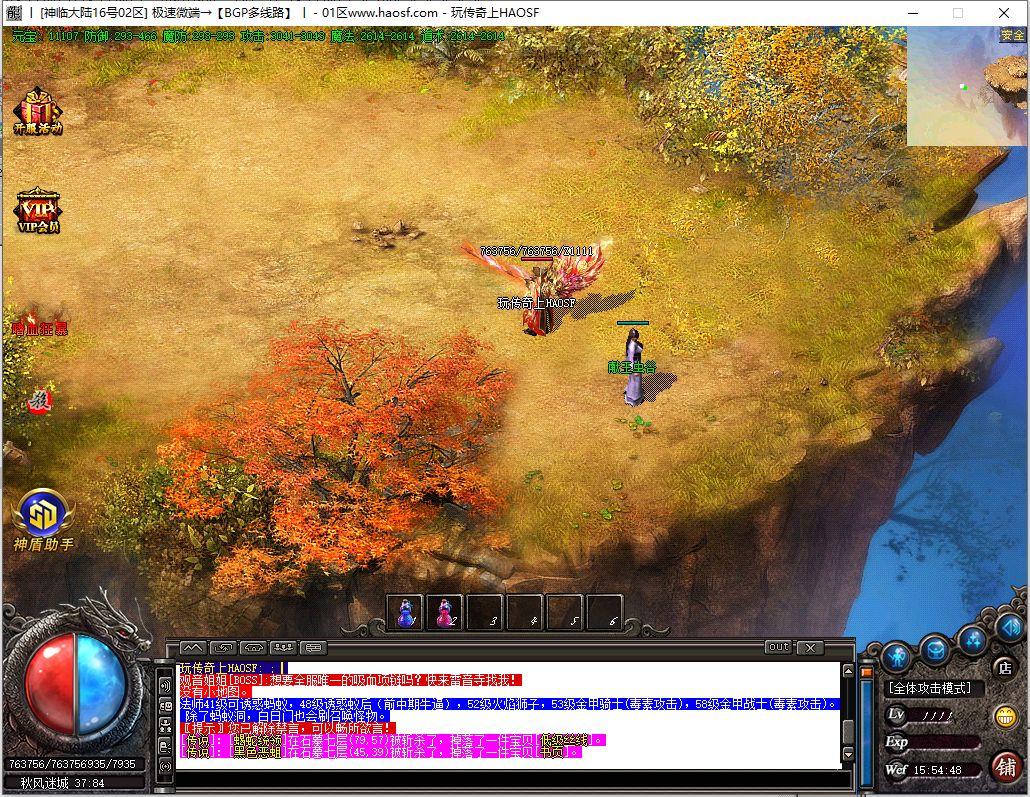Open the 开服活动 gift box event

tap(37, 110)
